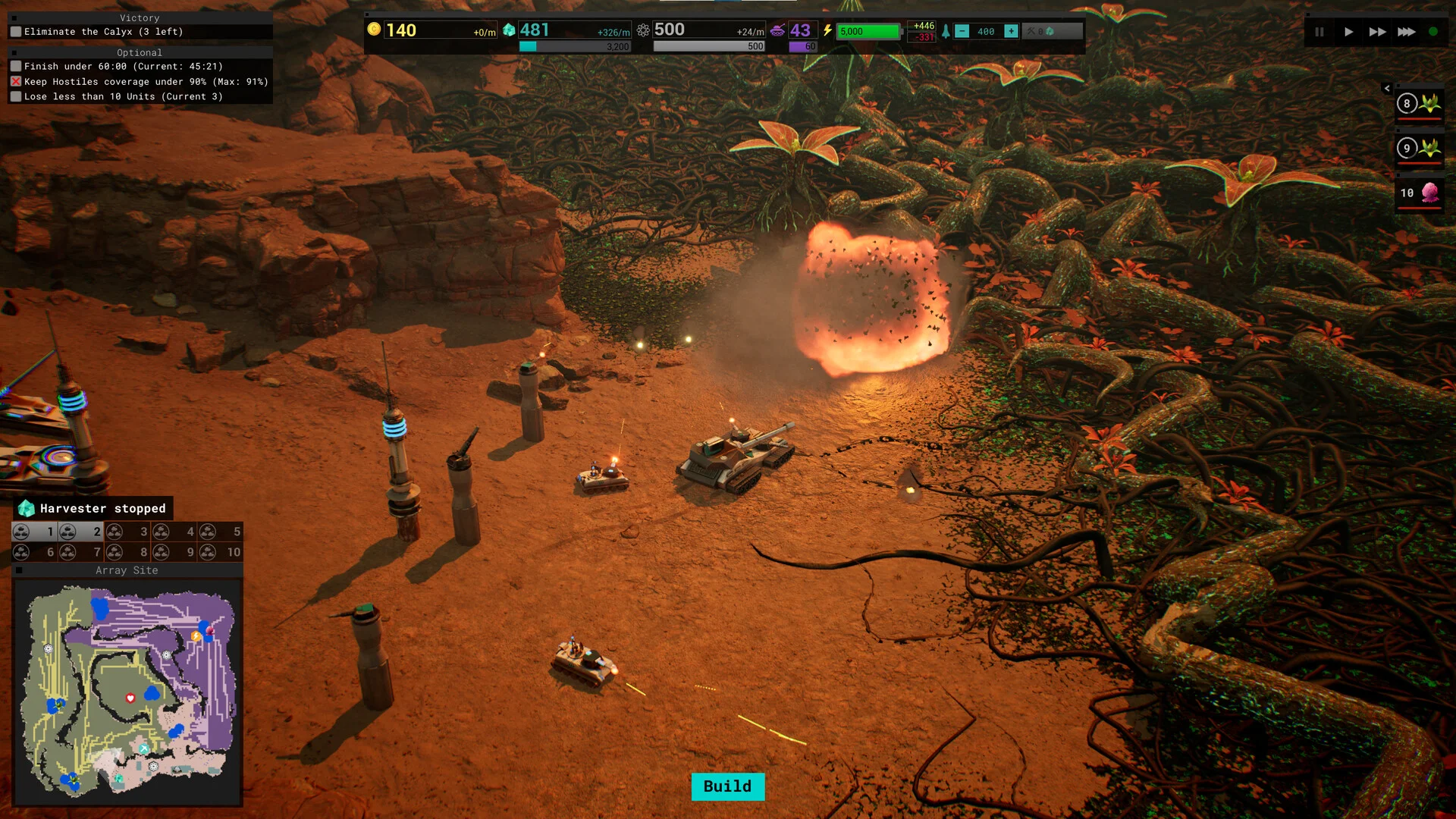Increase the rocket value with plus
The image size is (1456, 819).
tap(1011, 31)
